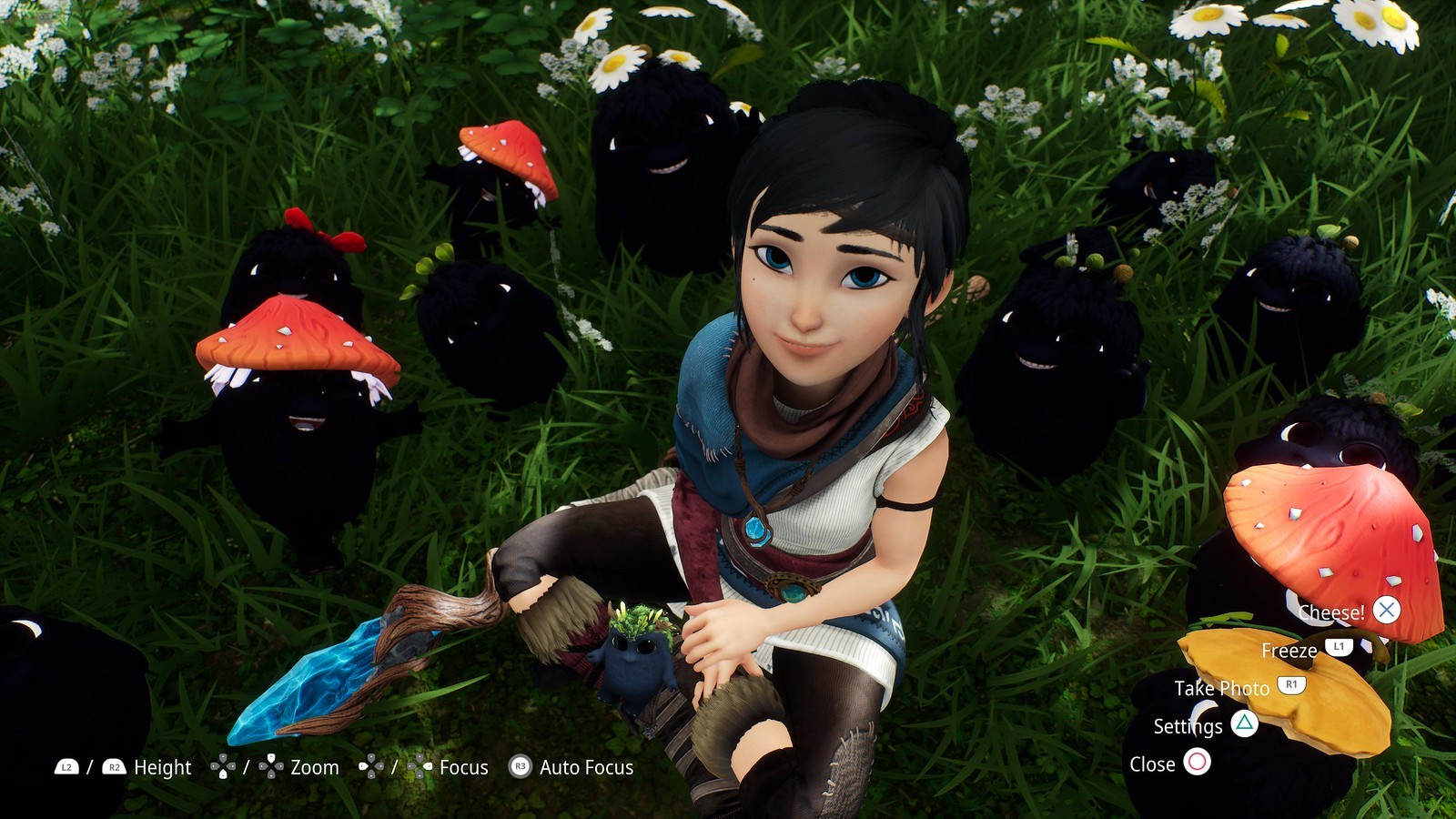Click the R3 stick icon for Auto Focus
Viewport: 1456px width, 819px height.
click(521, 767)
